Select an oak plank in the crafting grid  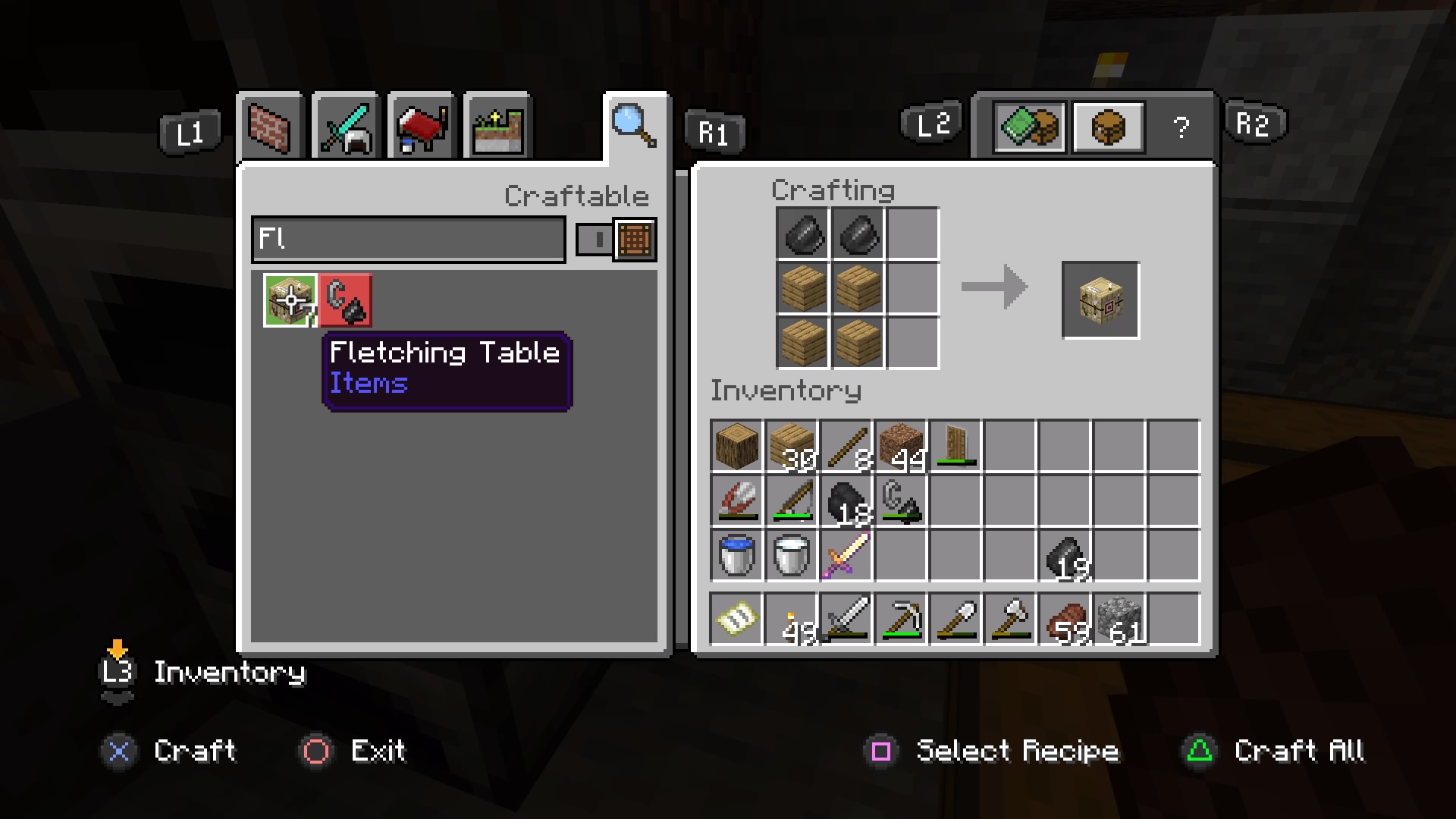[x=802, y=289]
